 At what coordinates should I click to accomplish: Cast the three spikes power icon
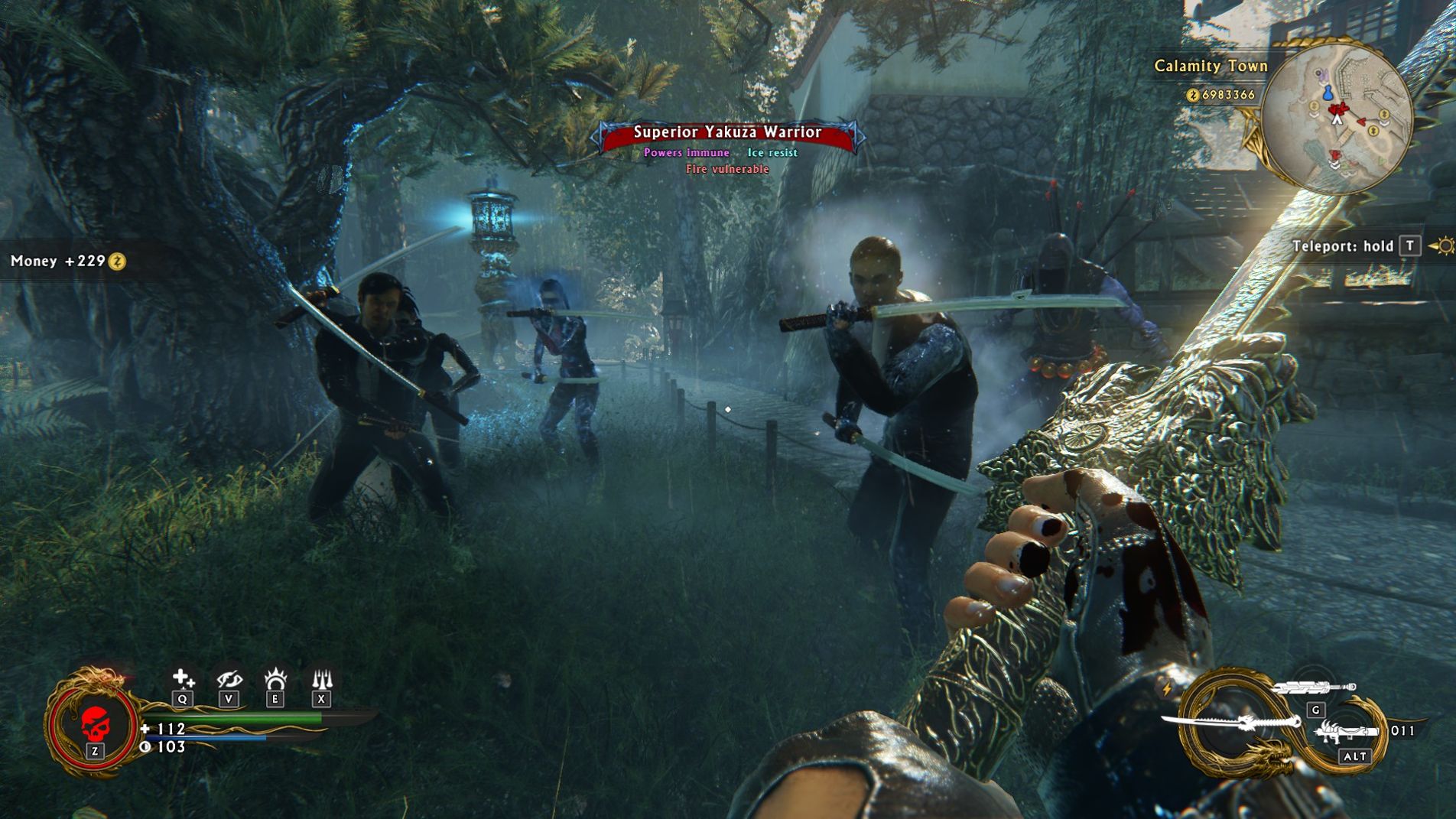(322, 678)
